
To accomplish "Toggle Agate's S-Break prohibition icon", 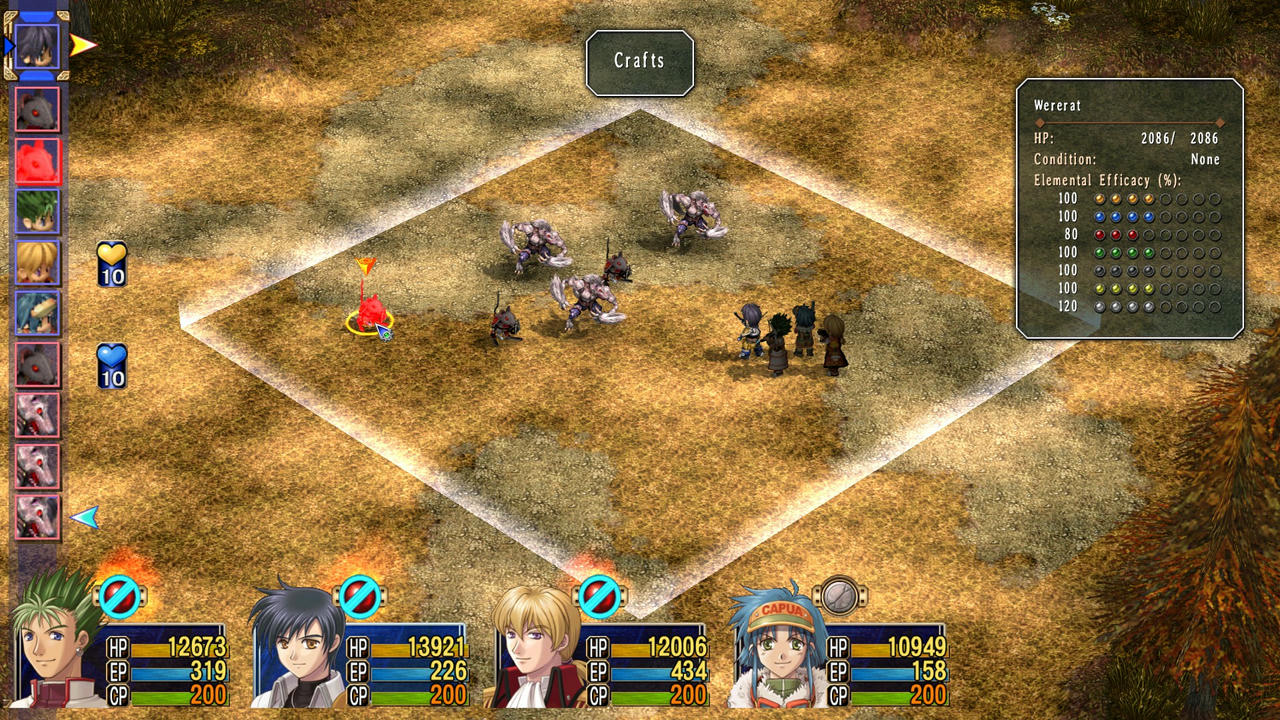I will pyautogui.click(x=120, y=597).
